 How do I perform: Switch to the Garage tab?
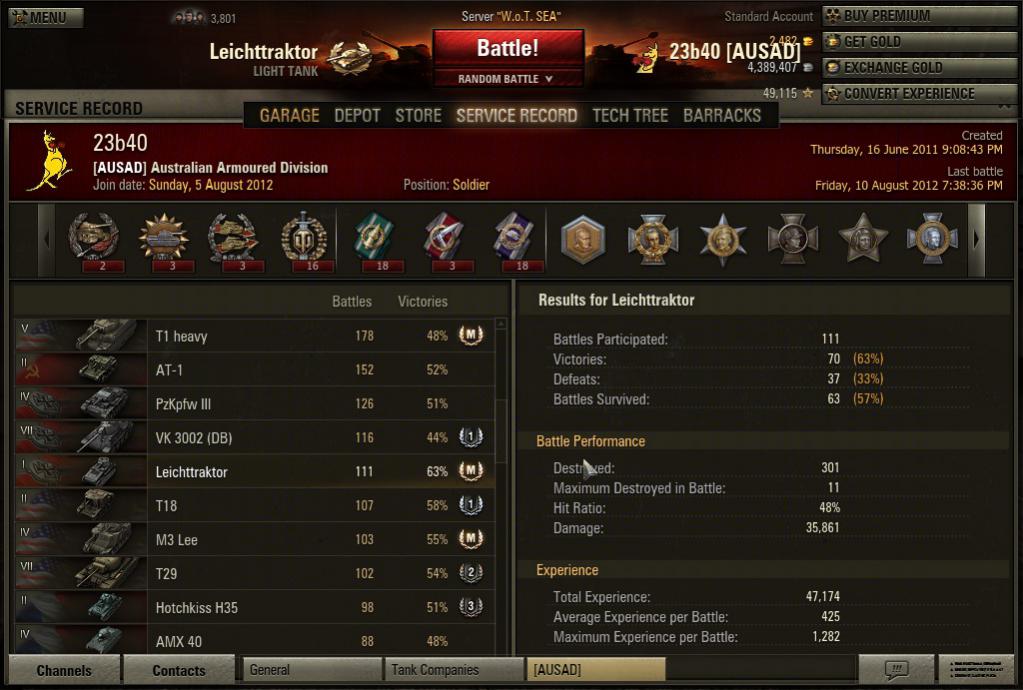[x=289, y=115]
